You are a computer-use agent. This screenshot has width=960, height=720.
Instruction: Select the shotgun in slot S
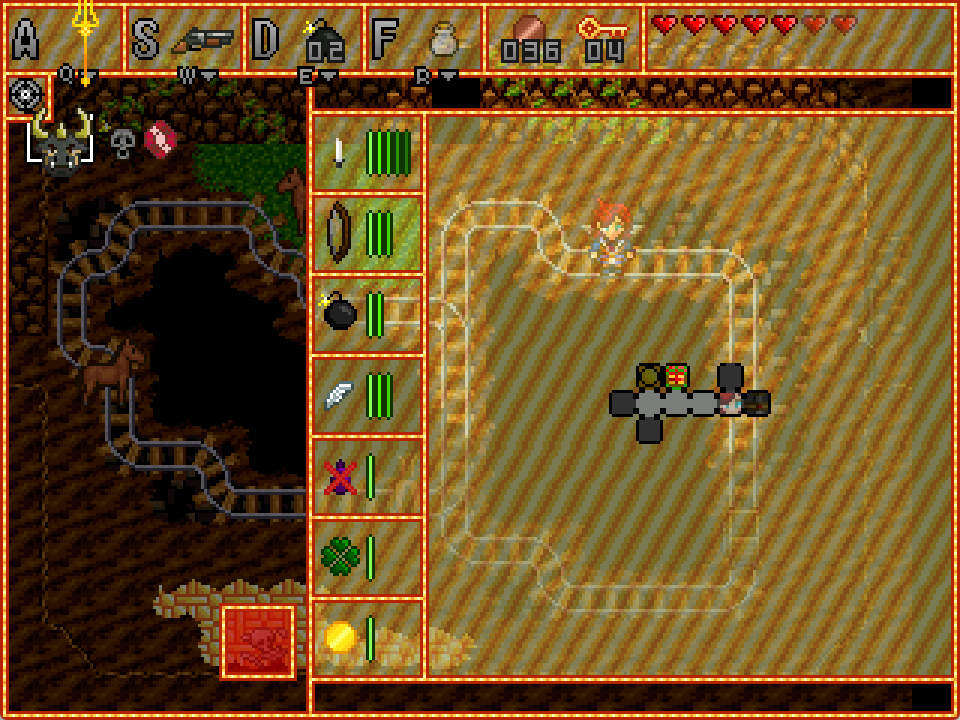click(203, 40)
